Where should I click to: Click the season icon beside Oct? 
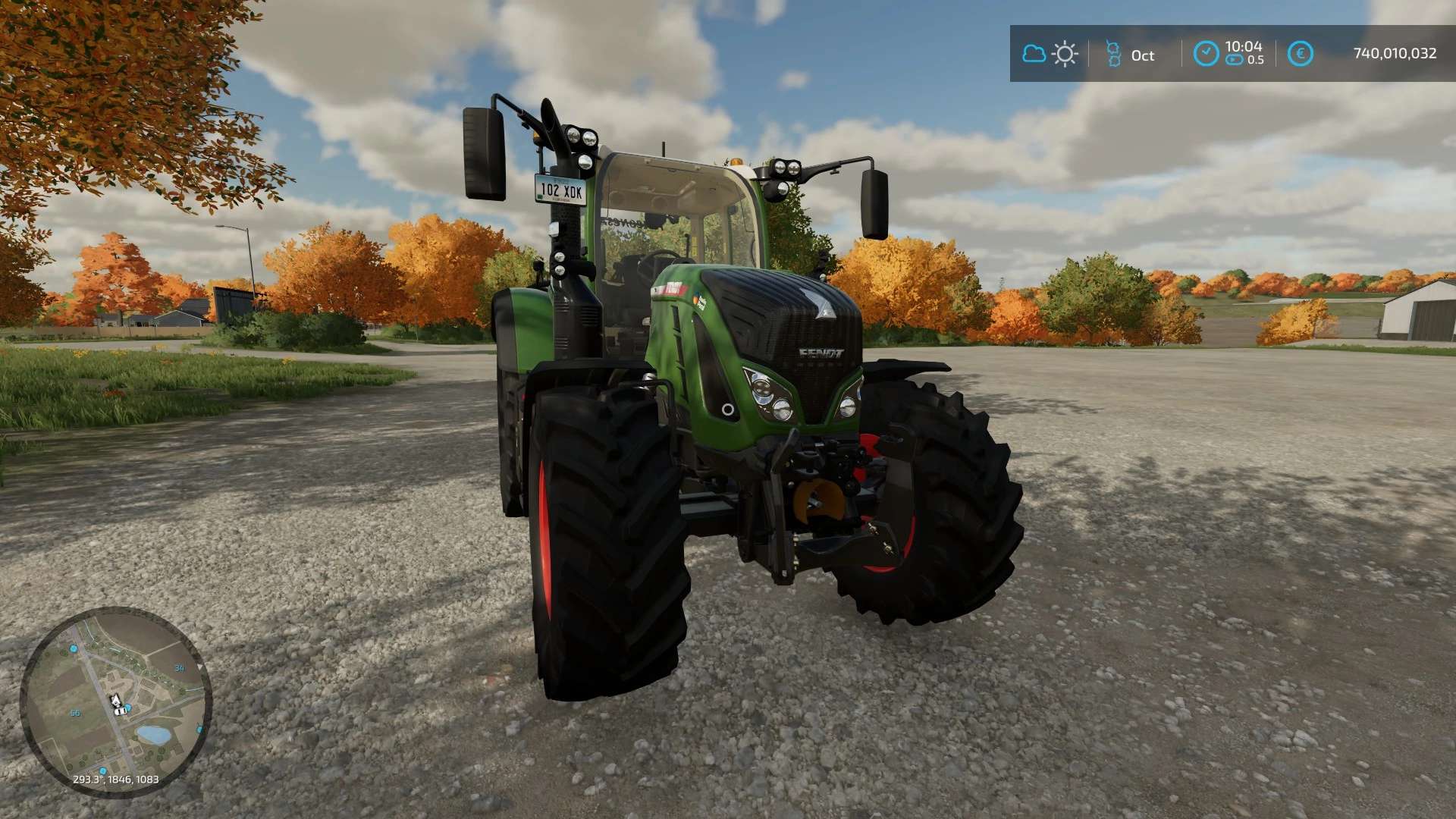(1112, 54)
